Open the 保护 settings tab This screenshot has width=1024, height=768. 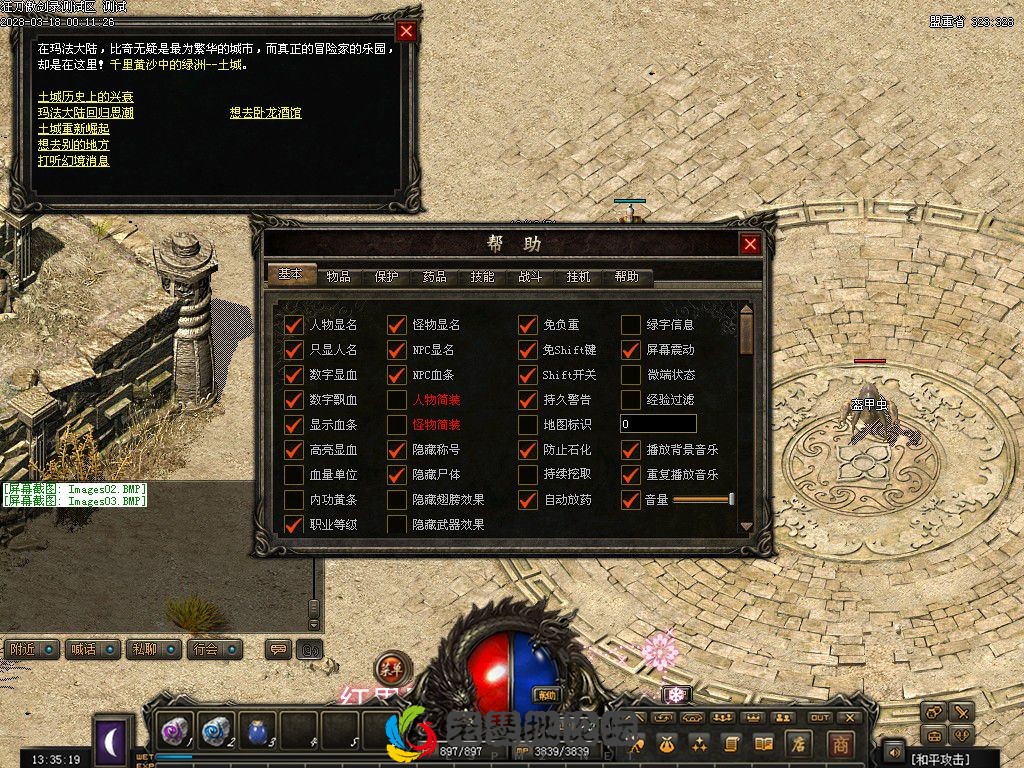pyautogui.click(x=386, y=277)
